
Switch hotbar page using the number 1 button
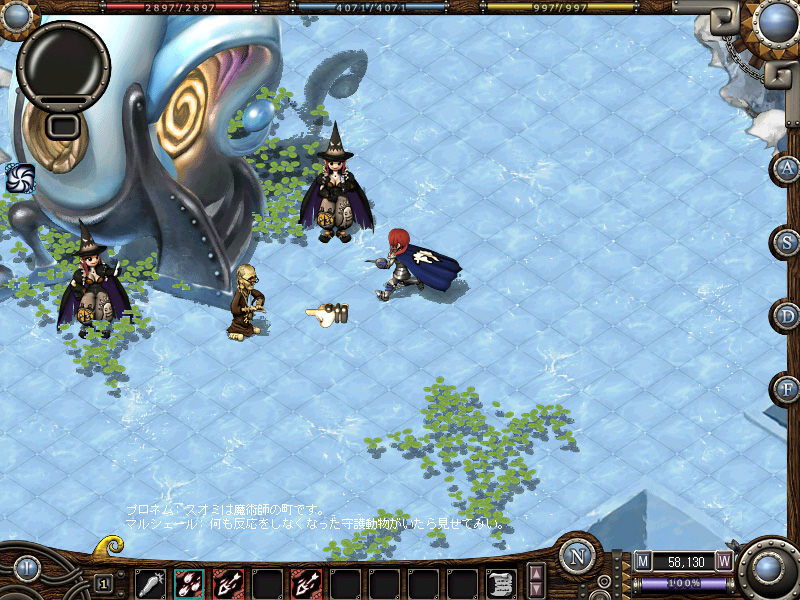[104, 583]
